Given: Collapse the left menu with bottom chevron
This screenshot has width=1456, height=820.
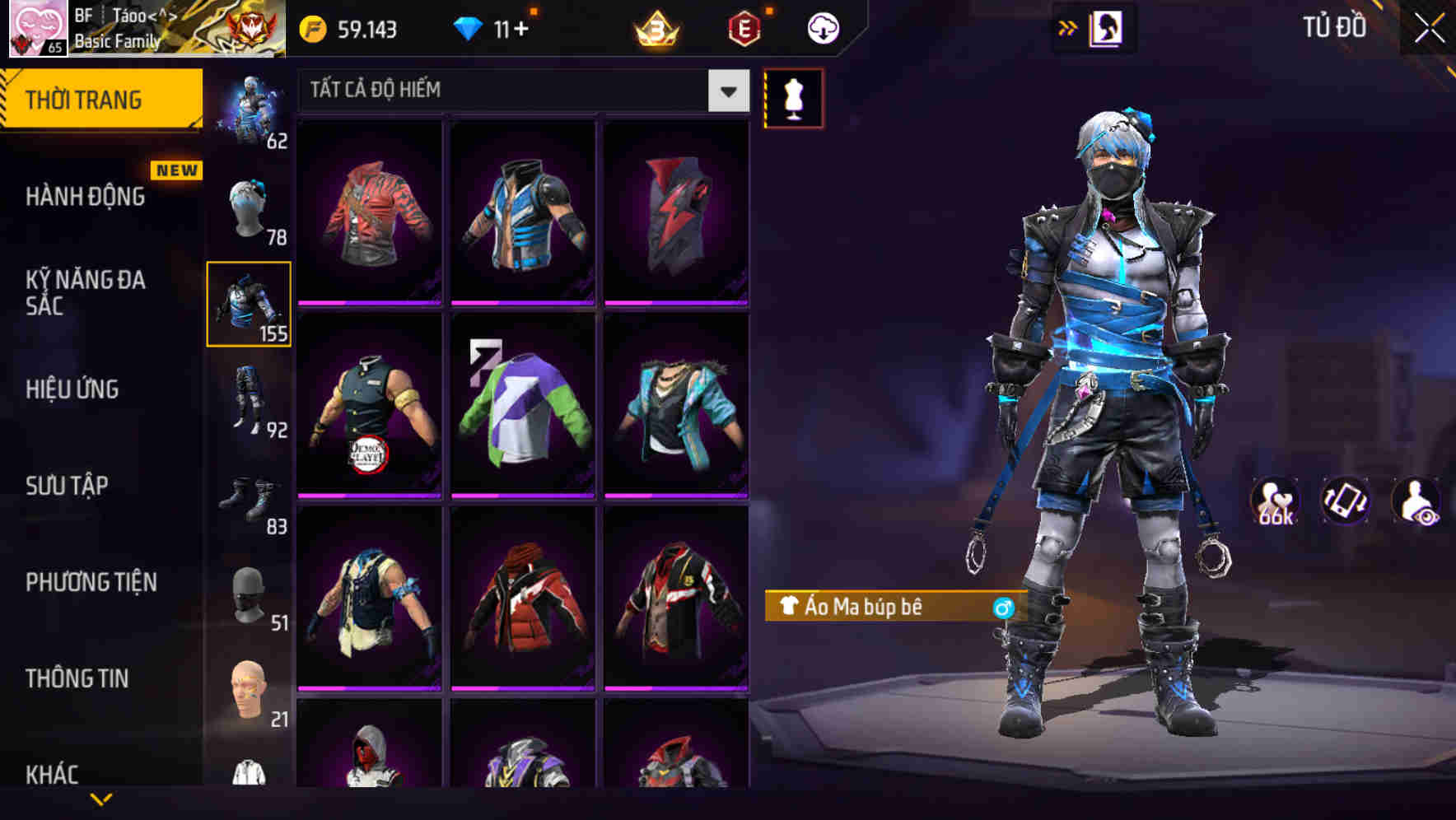Looking at the screenshot, I should point(101,799).
